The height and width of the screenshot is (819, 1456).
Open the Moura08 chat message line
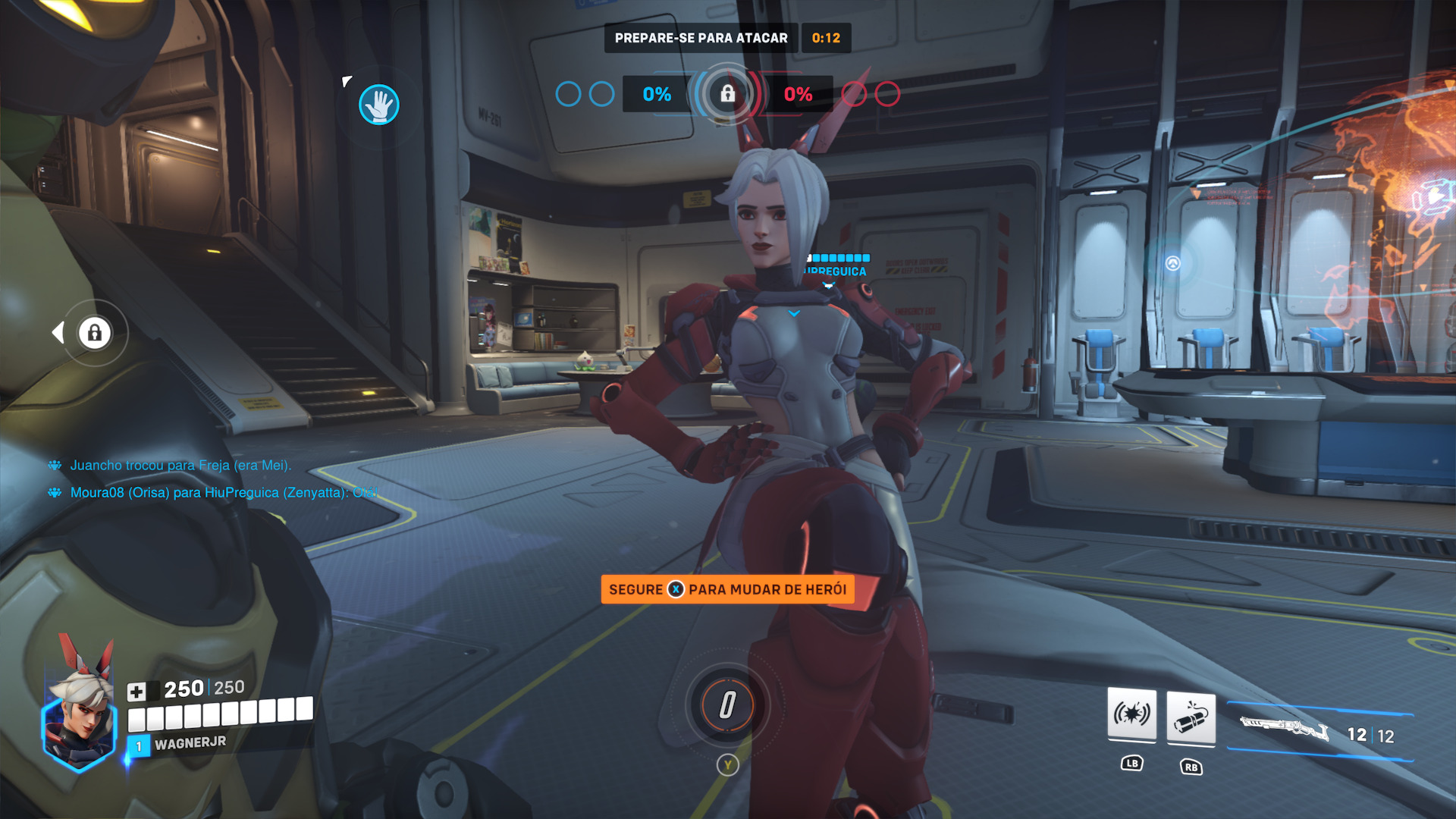[x=224, y=493]
